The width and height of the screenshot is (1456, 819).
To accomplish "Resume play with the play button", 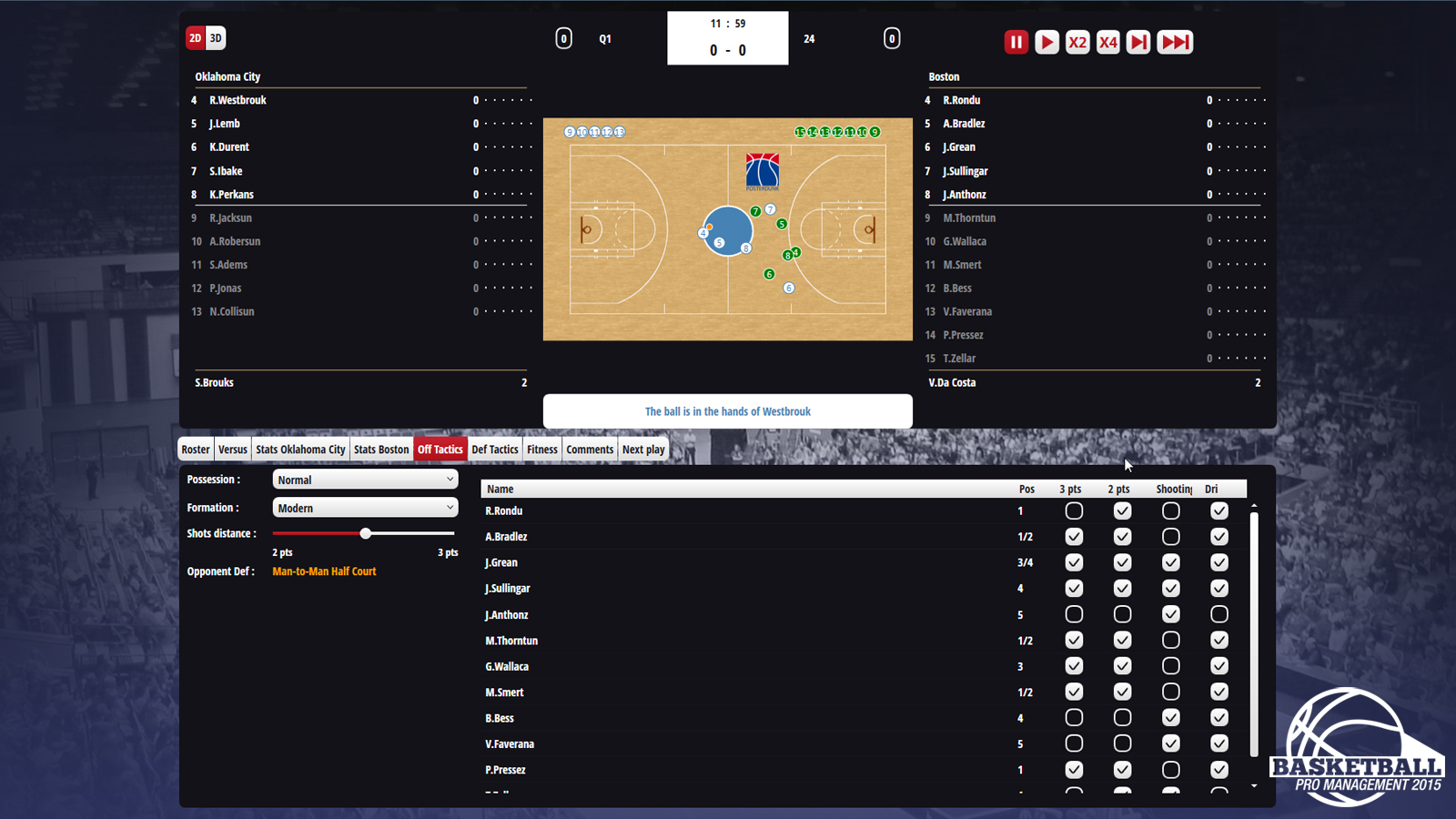I will click(x=1046, y=42).
